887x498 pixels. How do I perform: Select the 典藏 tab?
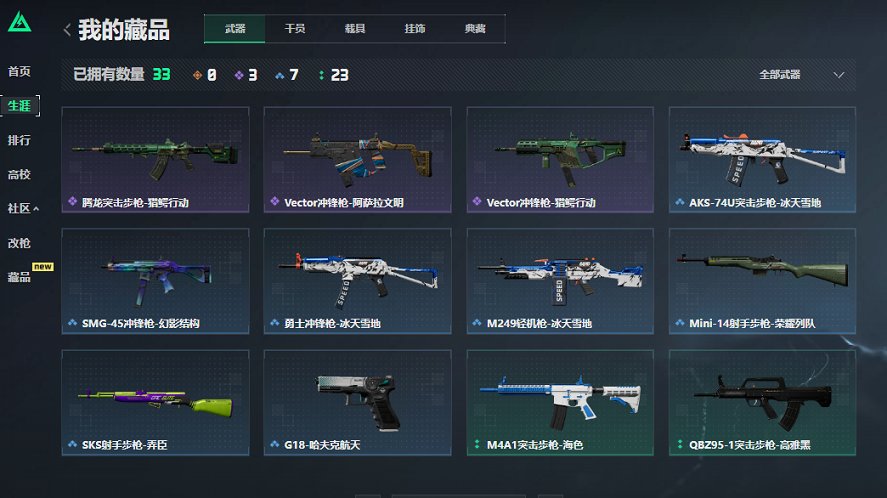pos(475,30)
